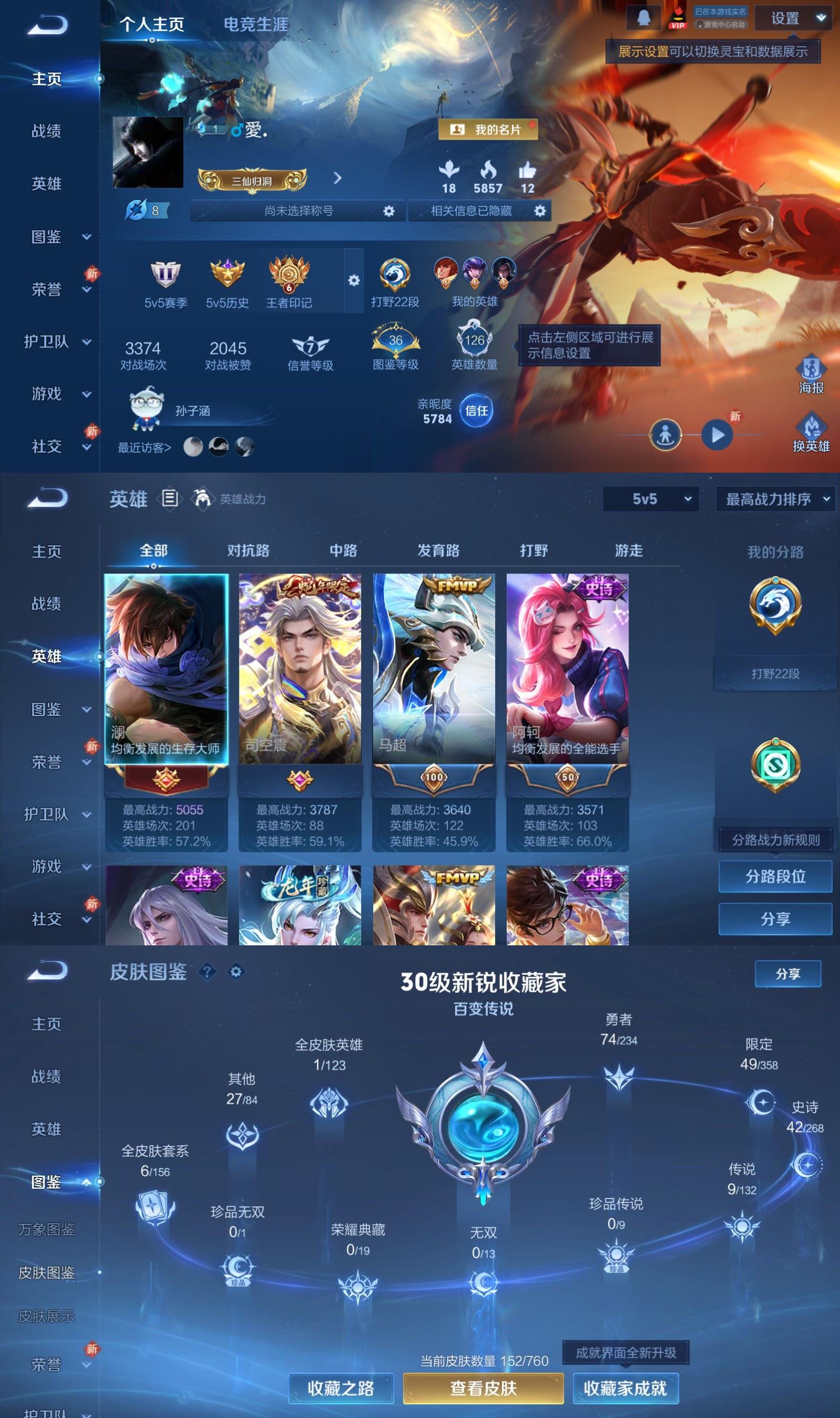
Task: Select the 打野 lane filter tab
Action: click(x=534, y=550)
